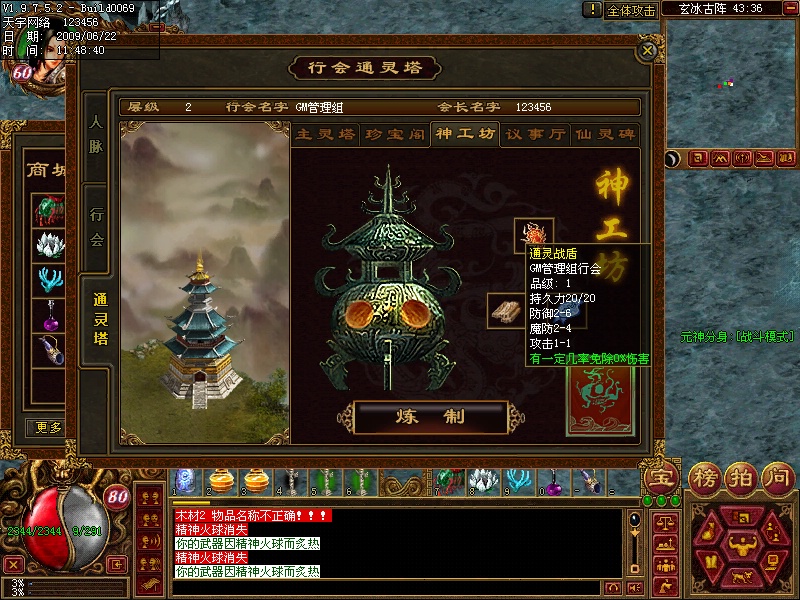Open the 宝 treasure button

660,478
